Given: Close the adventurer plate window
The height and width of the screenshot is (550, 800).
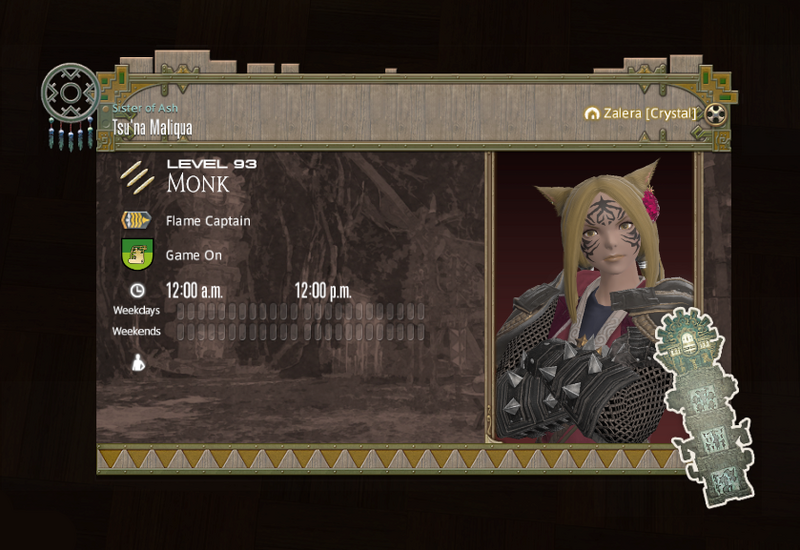Looking at the screenshot, I should [715, 113].
